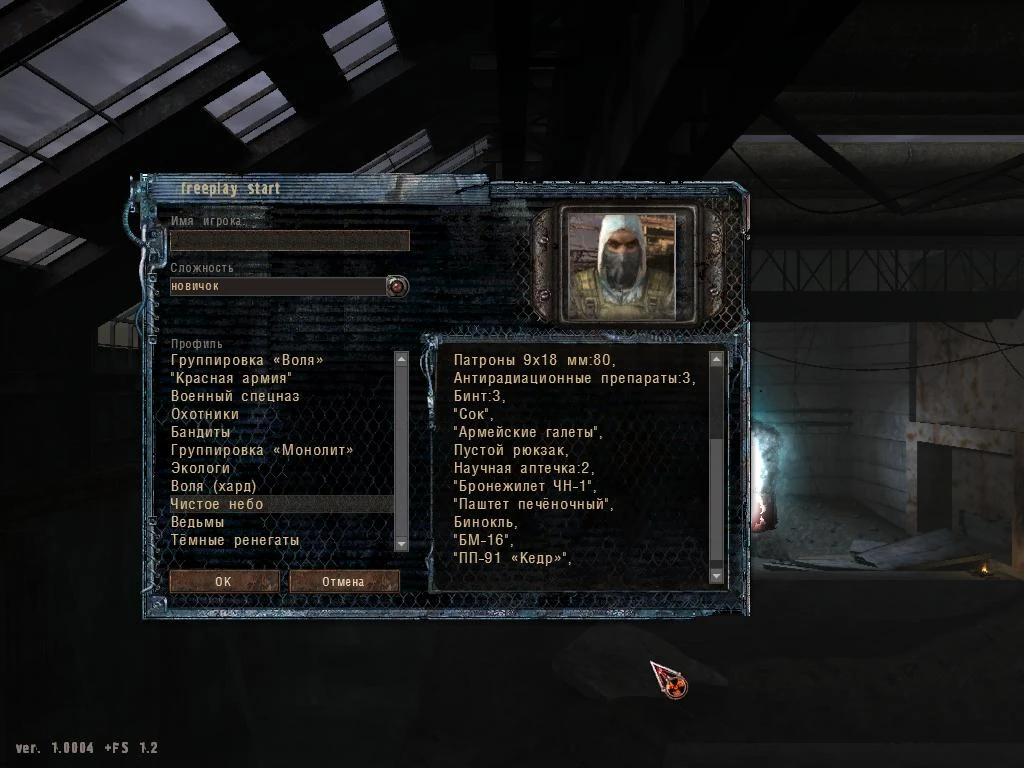Click the equipment list's scroll-down arrow
Image resolution: width=1024 pixels, height=768 pixels.
[716, 575]
